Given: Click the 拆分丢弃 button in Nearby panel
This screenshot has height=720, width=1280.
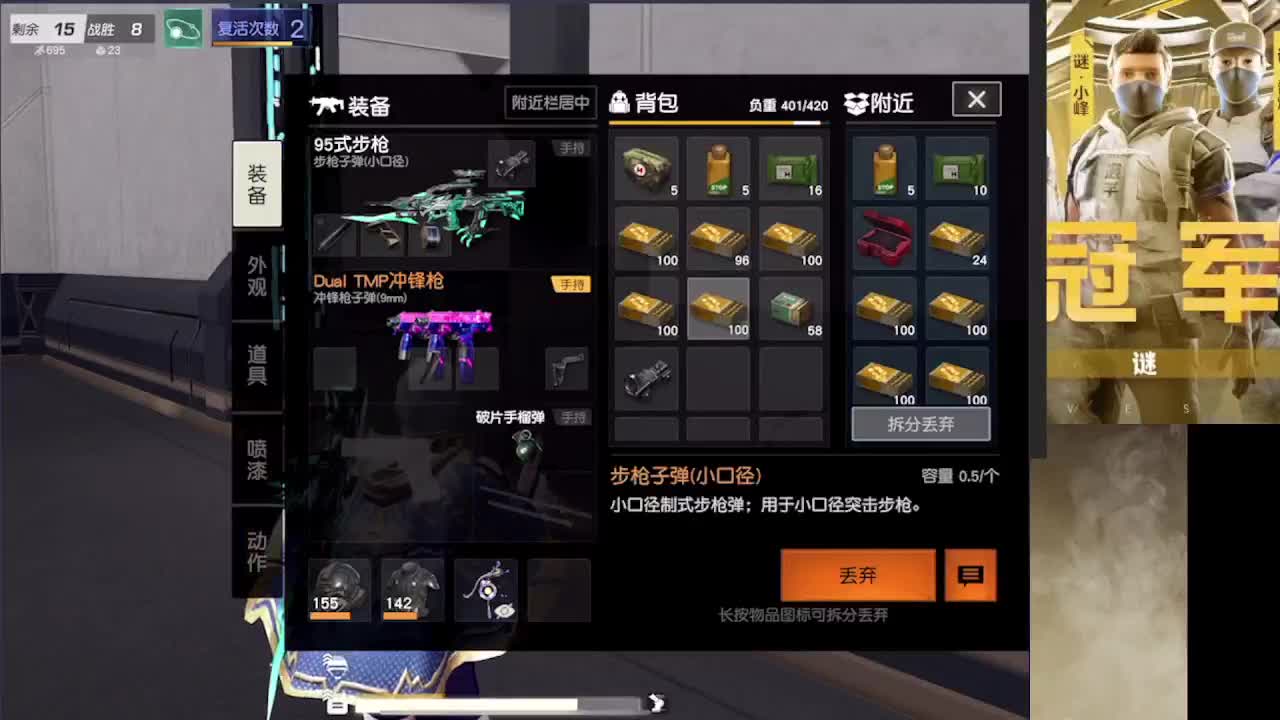Looking at the screenshot, I should pyautogui.click(x=920, y=423).
